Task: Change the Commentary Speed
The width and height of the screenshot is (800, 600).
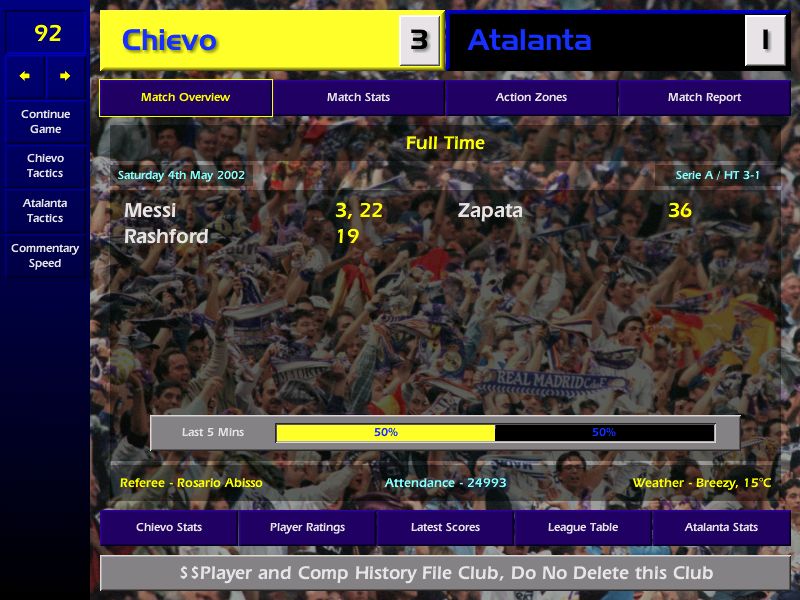Action: 45,256
